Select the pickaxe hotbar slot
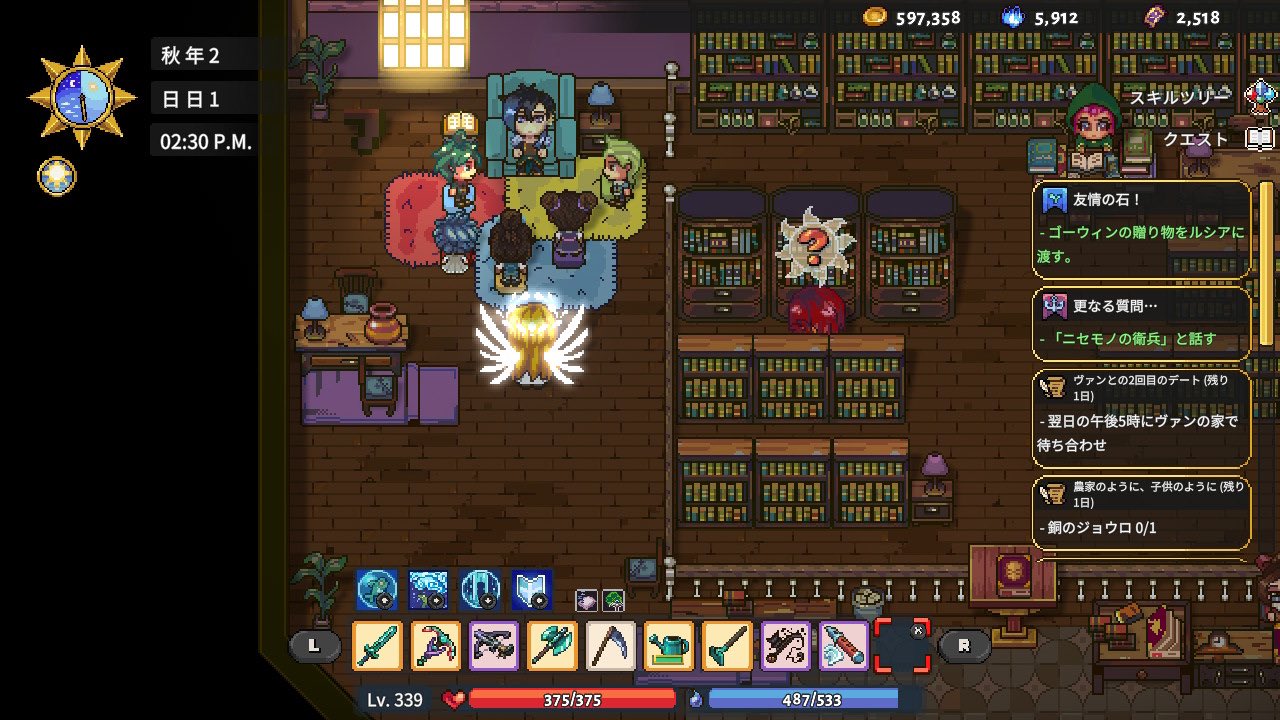Screen dimensions: 1280x720 tap(436, 645)
